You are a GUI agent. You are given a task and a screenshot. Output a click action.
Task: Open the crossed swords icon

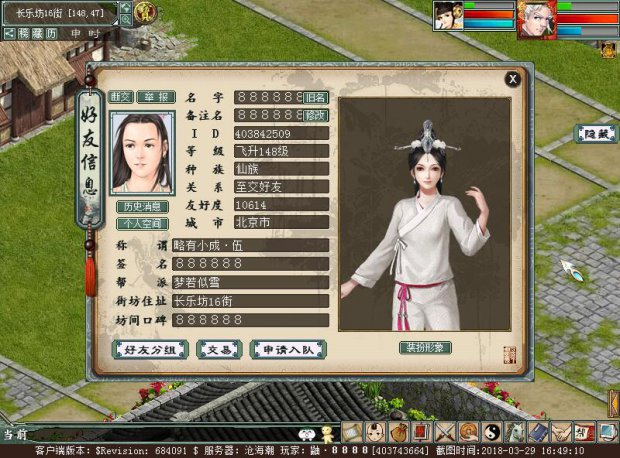pos(445,432)
